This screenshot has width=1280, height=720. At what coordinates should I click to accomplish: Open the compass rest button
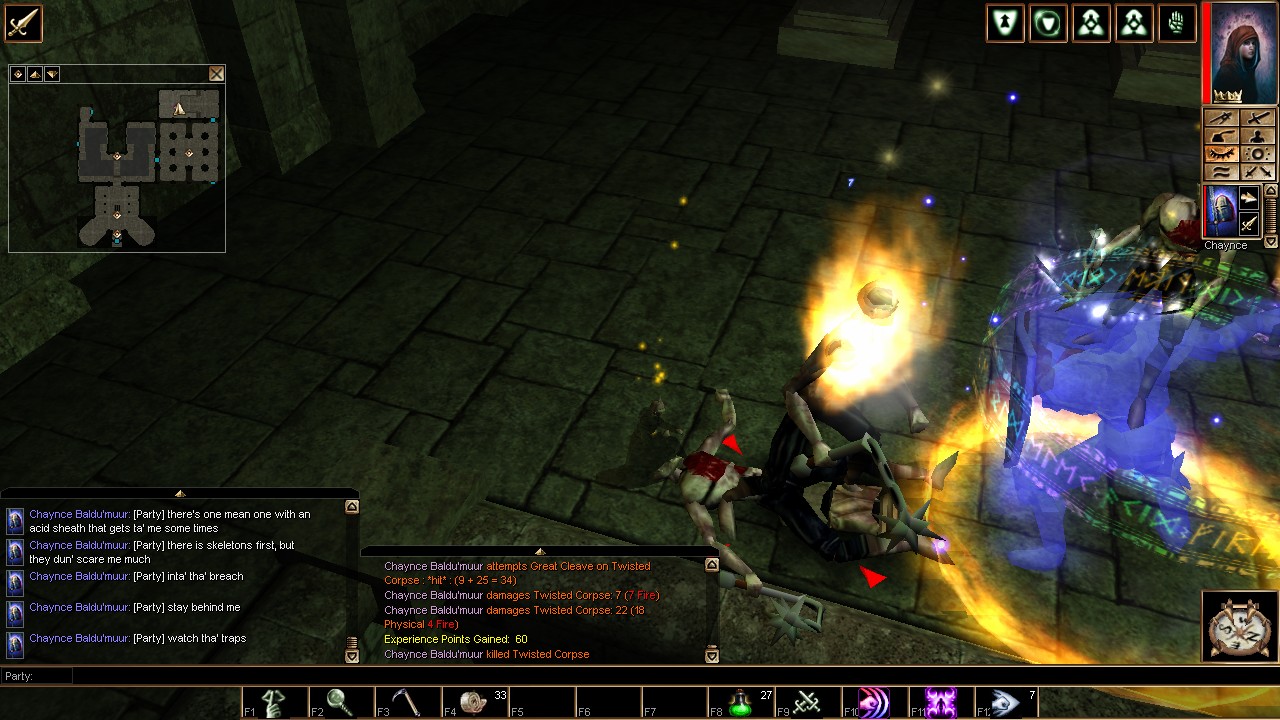pos(1240,627)
